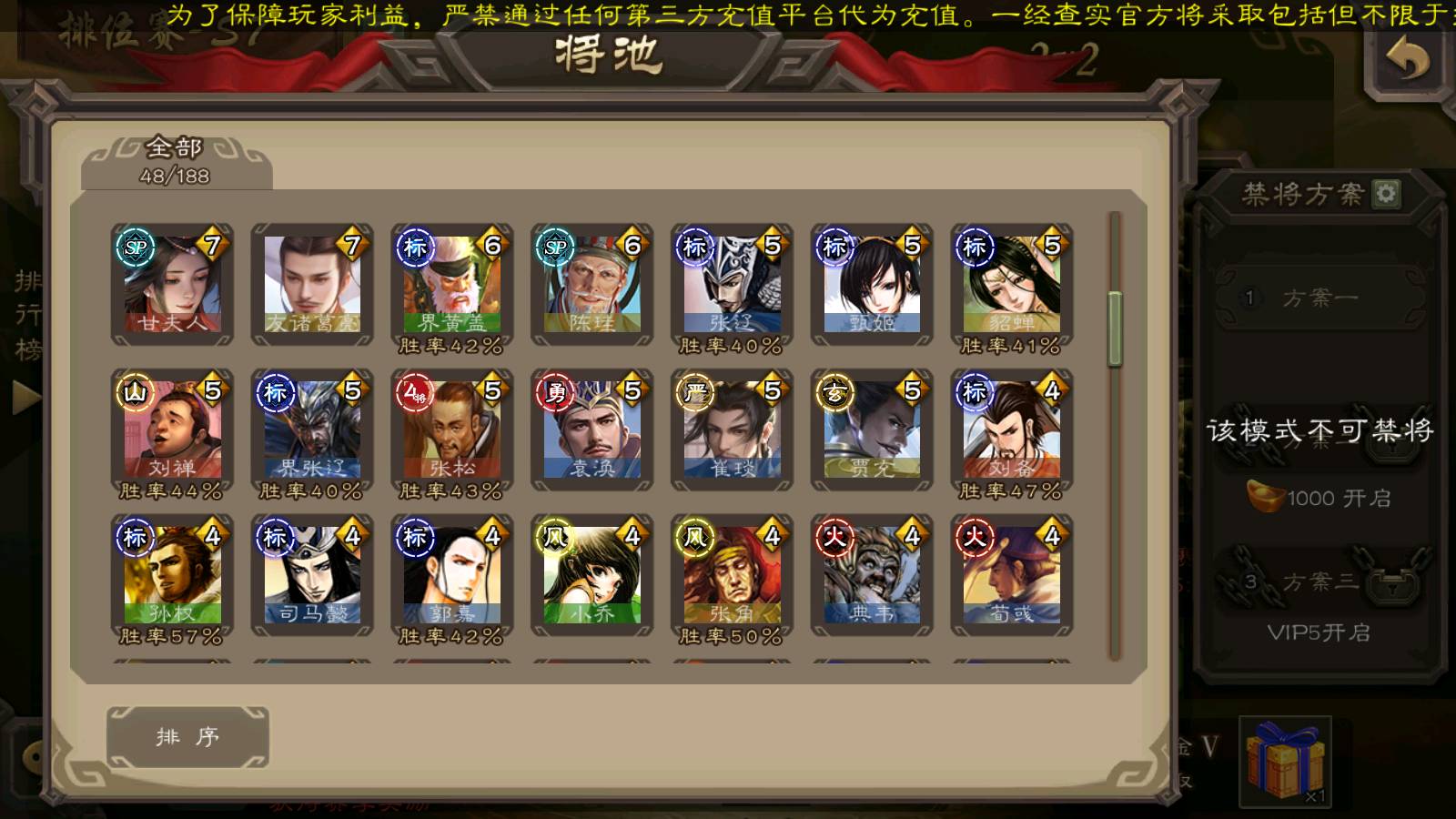Open the 禁将方案 gear settings
Image resolution: width=1456 pixels, height=819 pixels.
[1386, 194]
